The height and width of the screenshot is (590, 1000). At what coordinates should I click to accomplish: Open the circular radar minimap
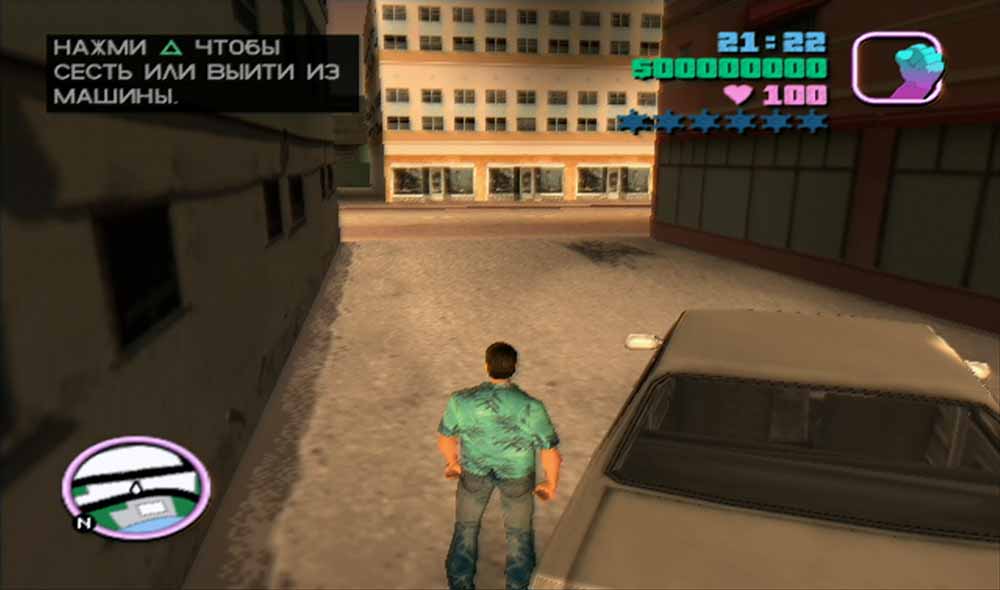[x=136, y=487]
